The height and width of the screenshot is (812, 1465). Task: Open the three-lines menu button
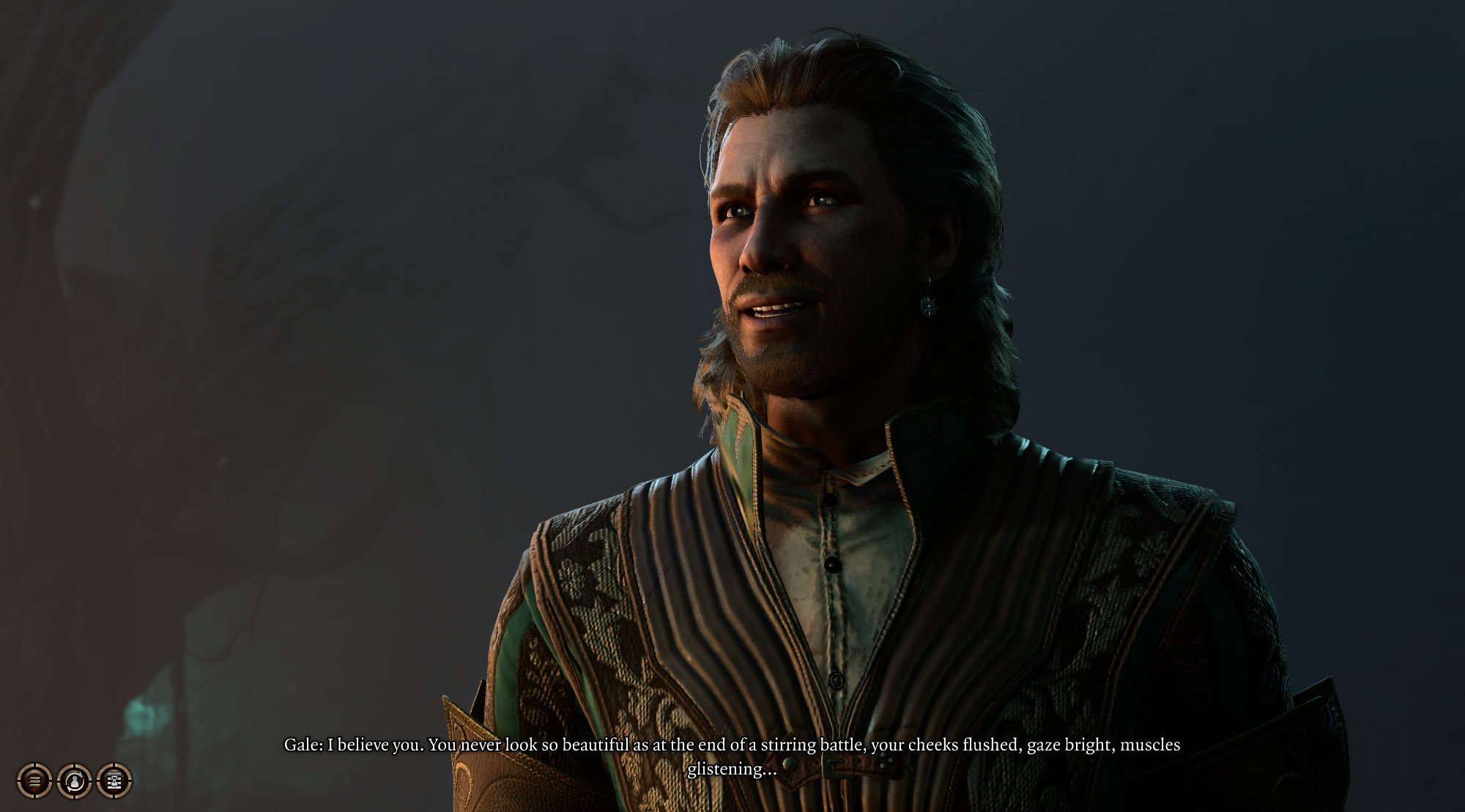[34, 781]
